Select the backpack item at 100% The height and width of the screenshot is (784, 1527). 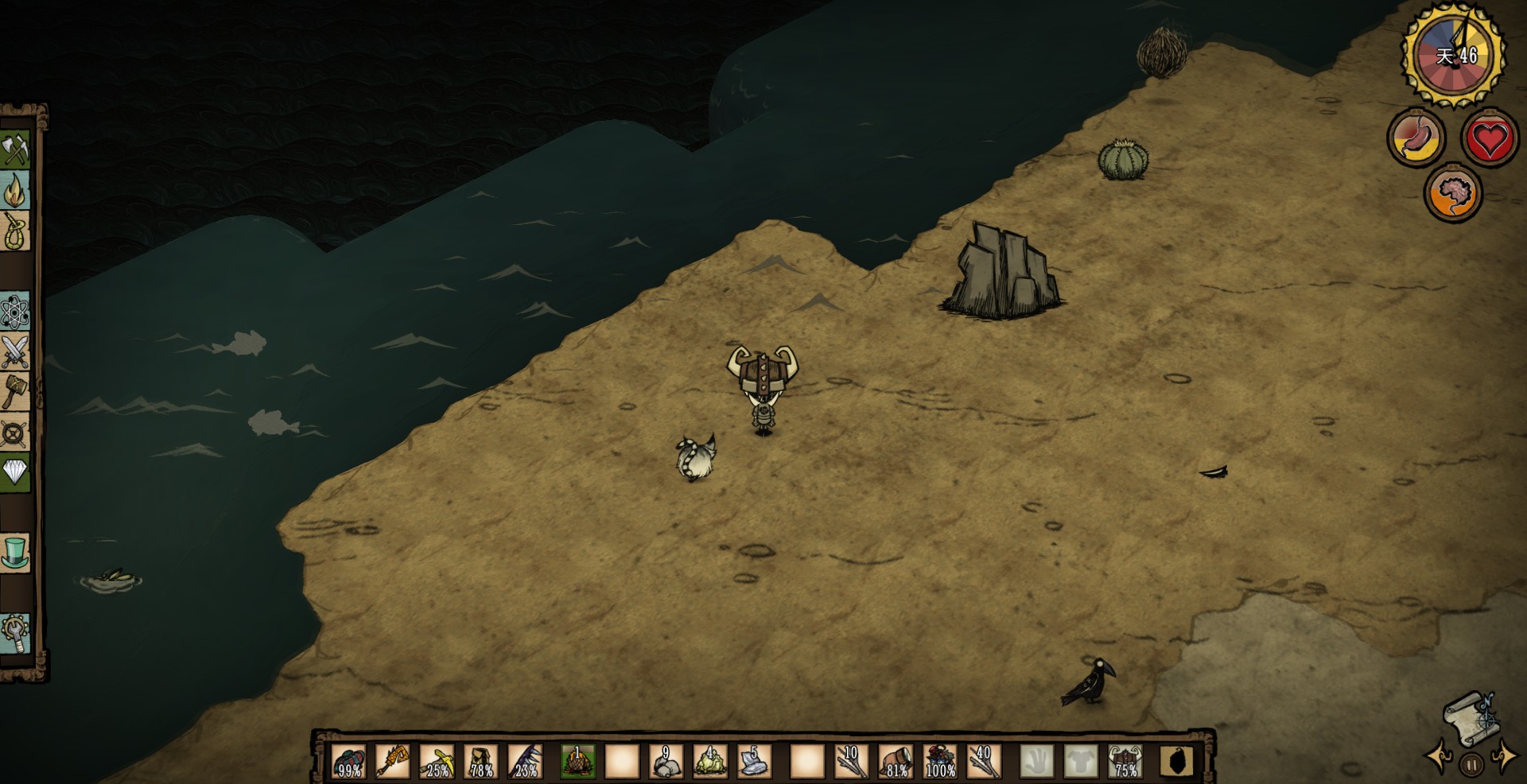(939, 761)
